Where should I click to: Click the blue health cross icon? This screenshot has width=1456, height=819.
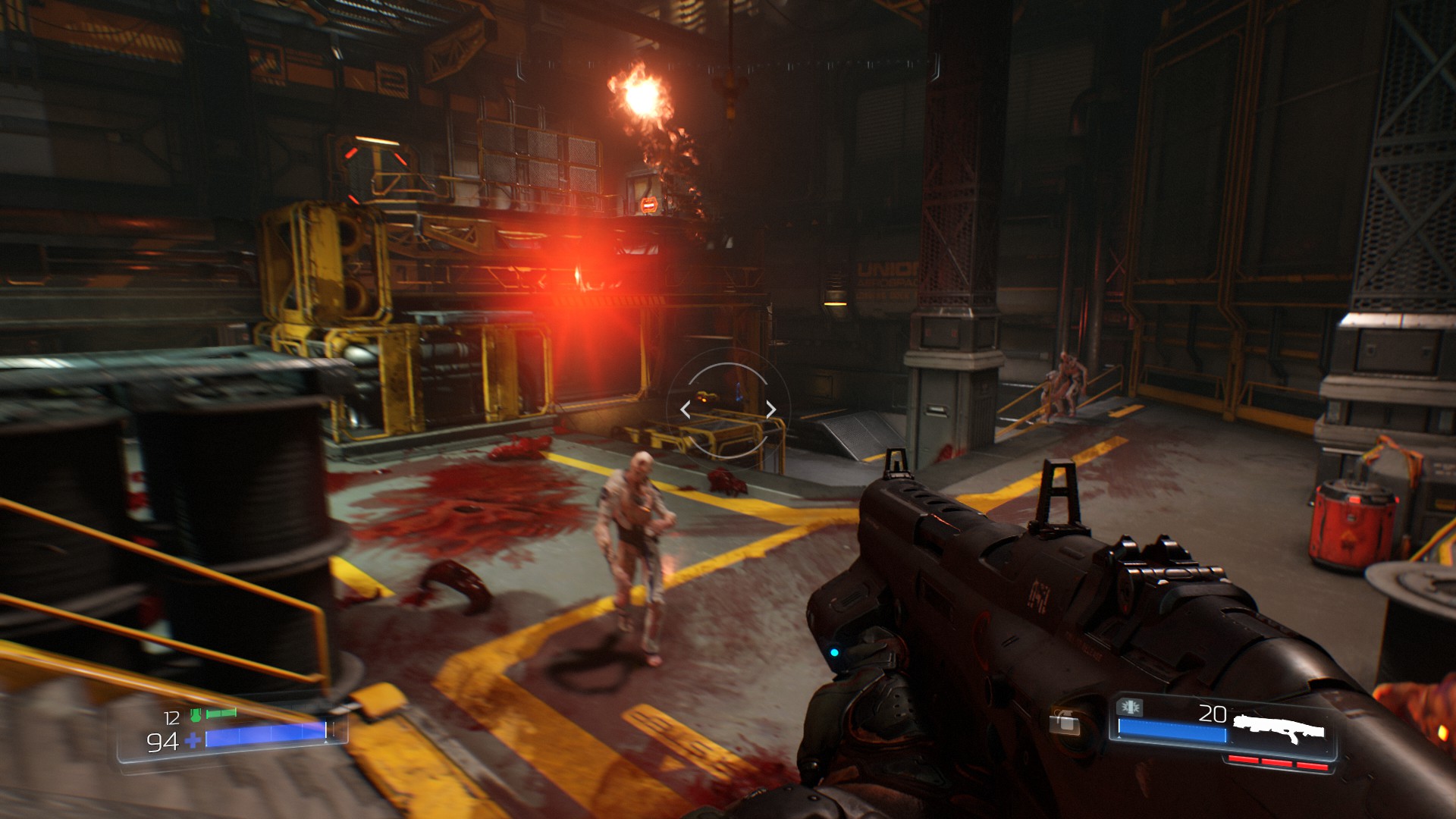coord(193,741)
